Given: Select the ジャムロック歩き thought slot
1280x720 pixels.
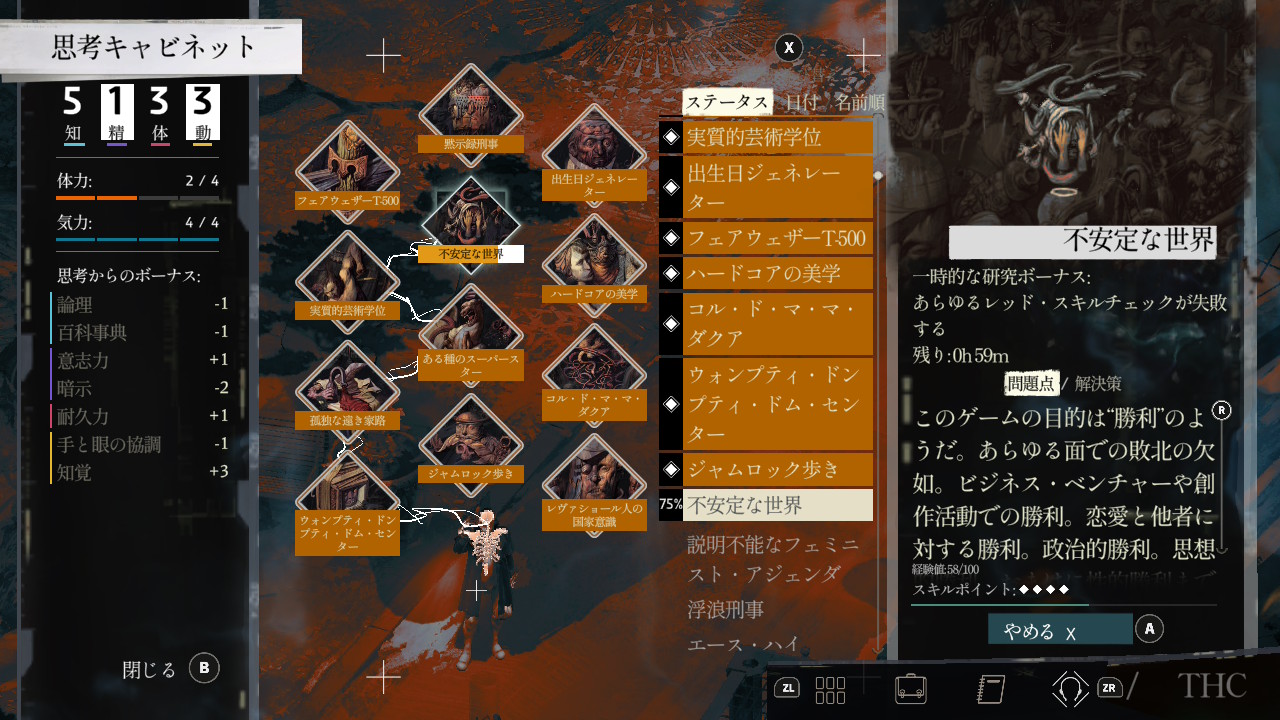Looking at the screenshot, I should (470, 442).
